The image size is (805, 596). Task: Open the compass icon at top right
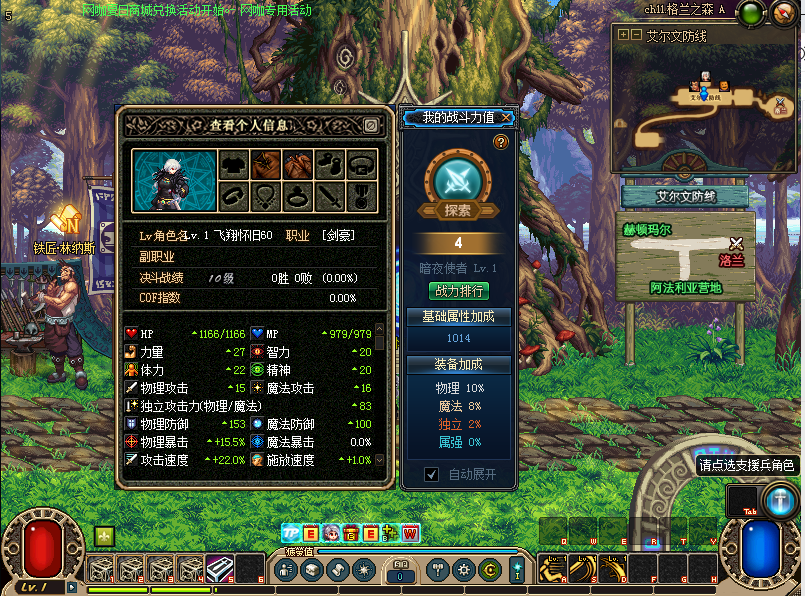pyautogui.click(x=781, y=14)
